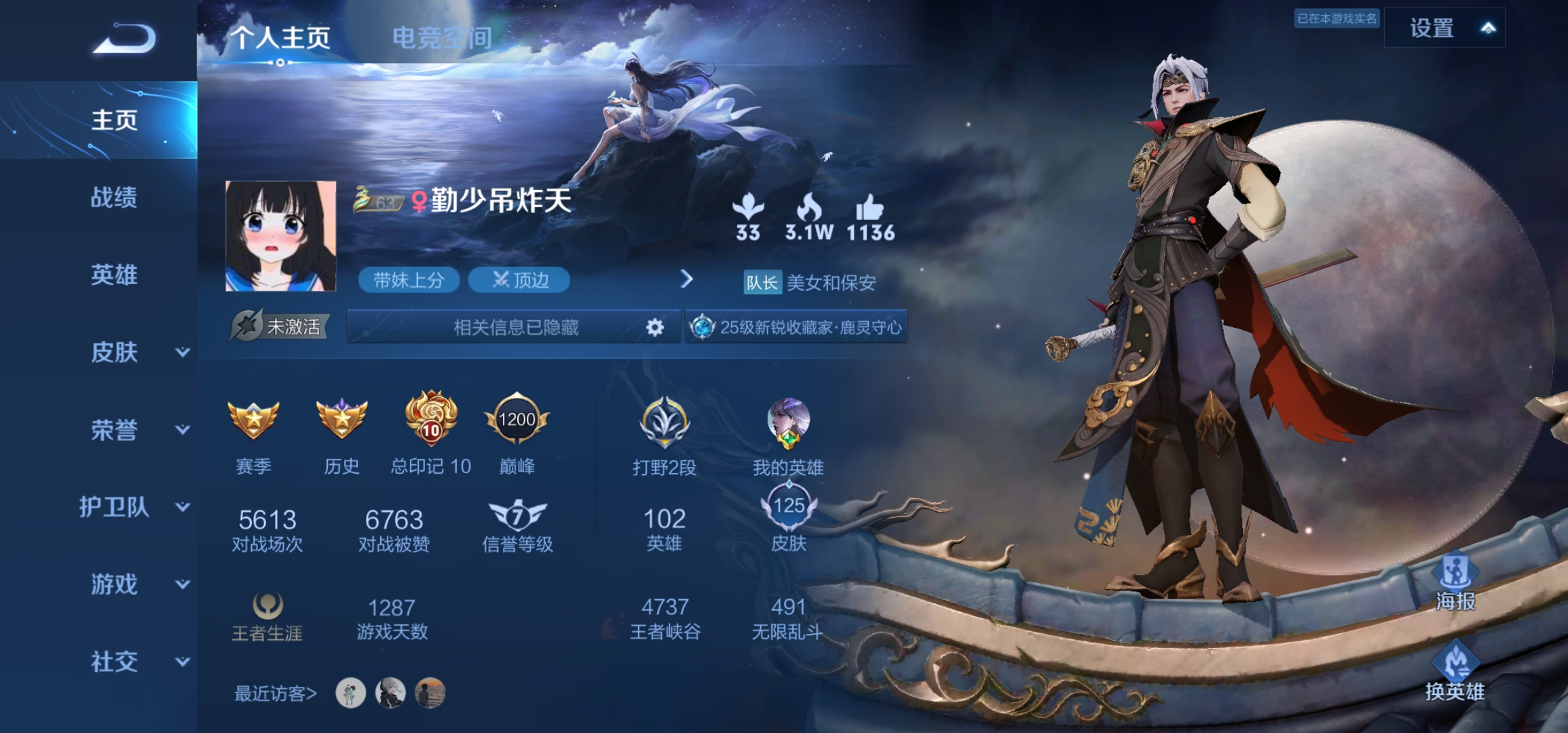Open the 护卫队 sidebar section
Image resolution: width=1568 pixels, height=733 pixels.
[x=132, y=507]
